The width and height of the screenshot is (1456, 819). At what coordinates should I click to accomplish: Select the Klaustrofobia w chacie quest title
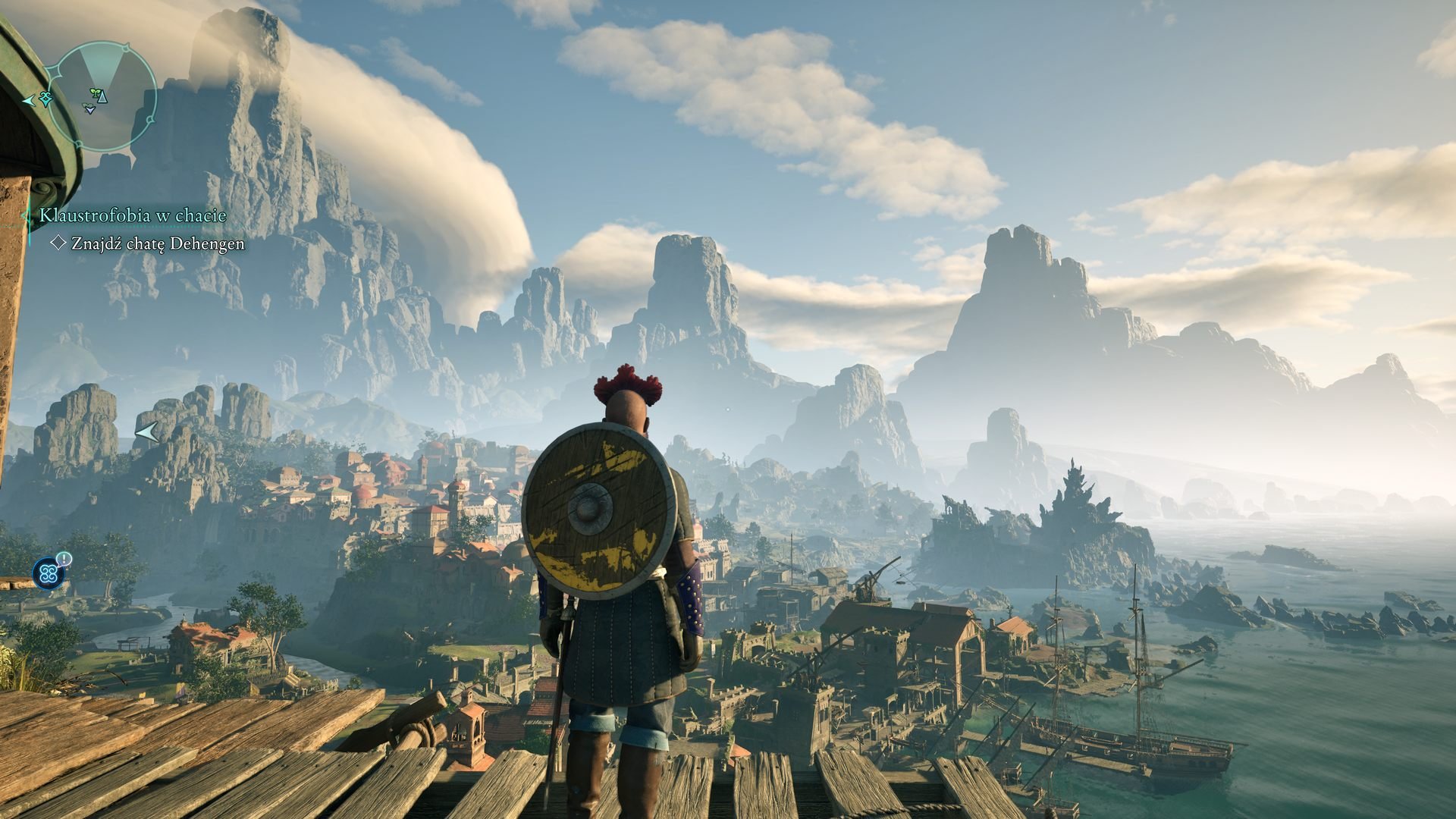(133, 216)
